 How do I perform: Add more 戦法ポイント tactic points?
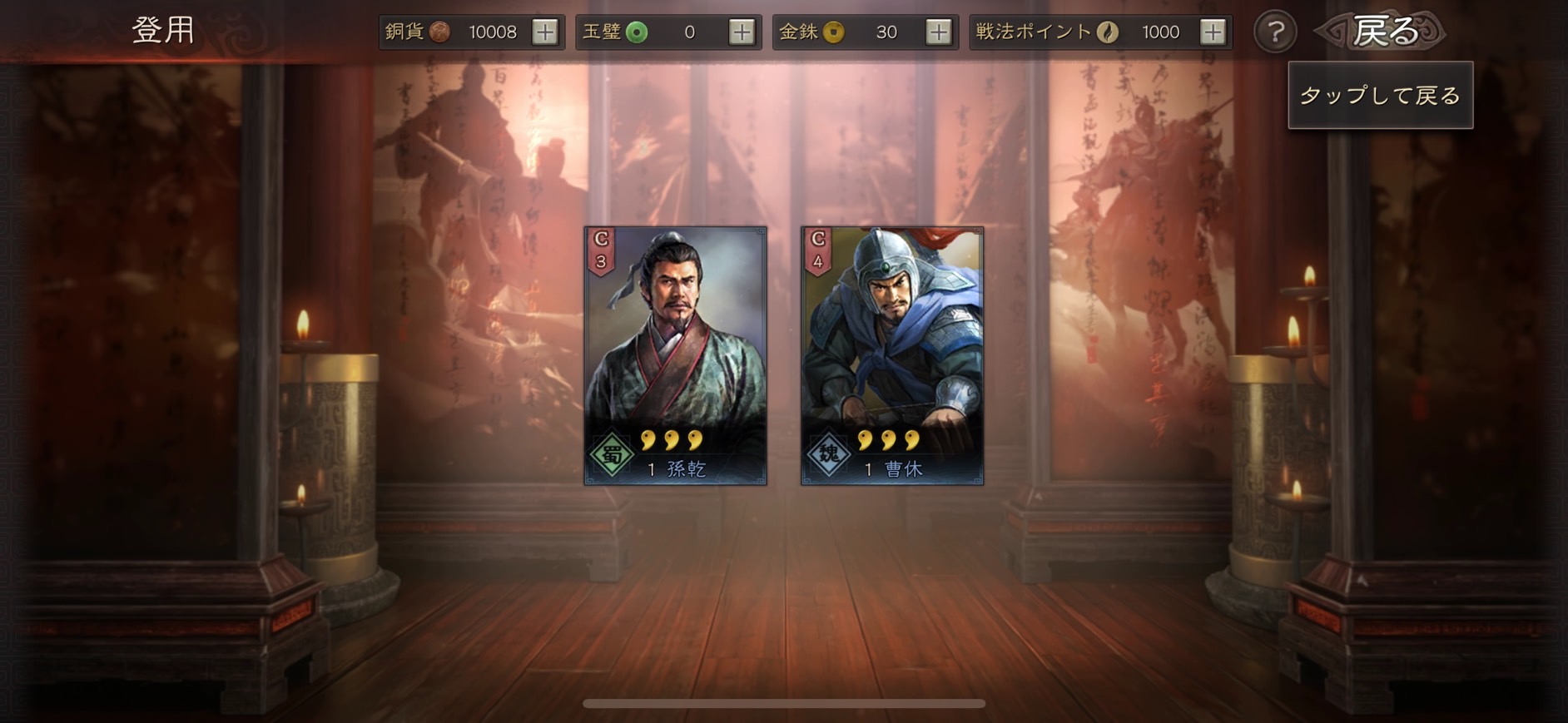pos(1213,32)
